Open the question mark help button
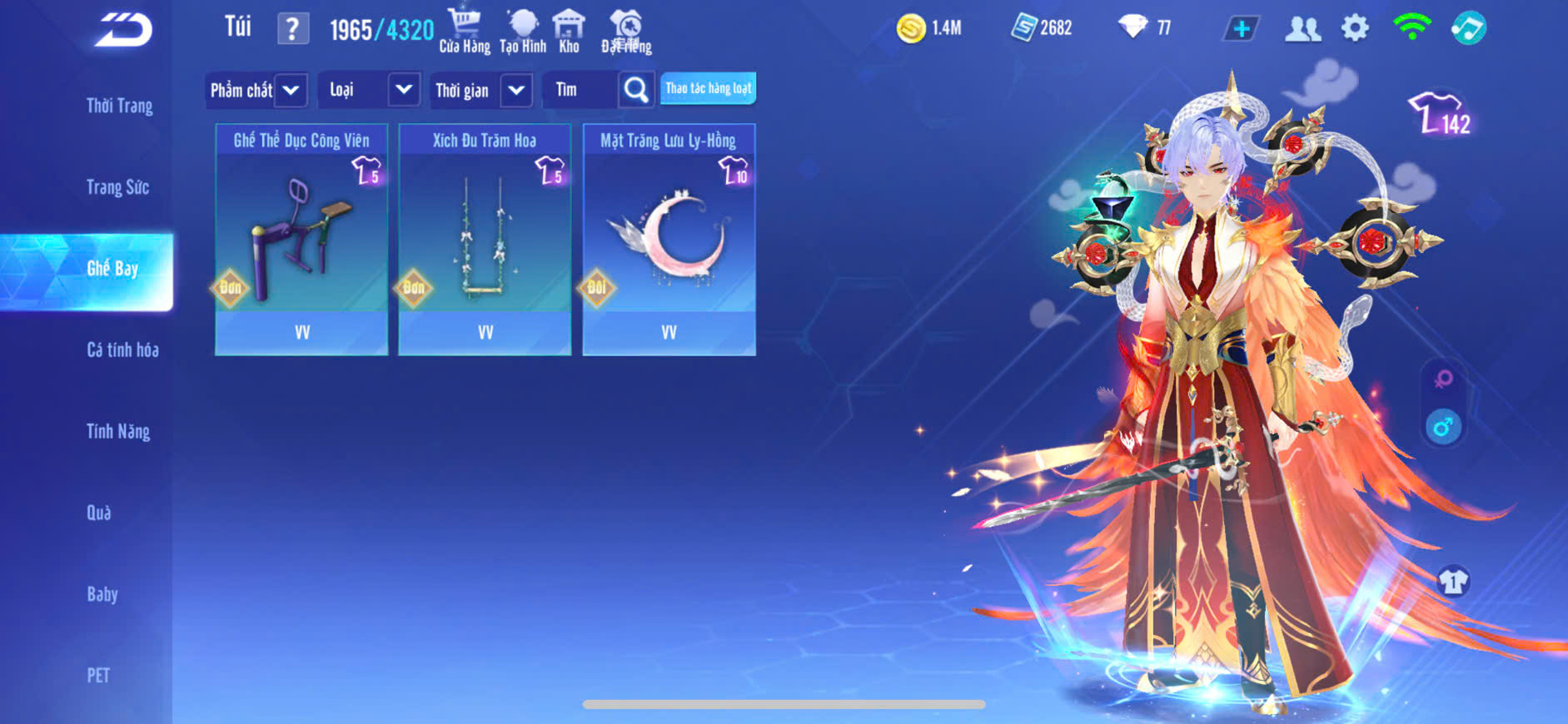1568x724 pixels. 292,29
